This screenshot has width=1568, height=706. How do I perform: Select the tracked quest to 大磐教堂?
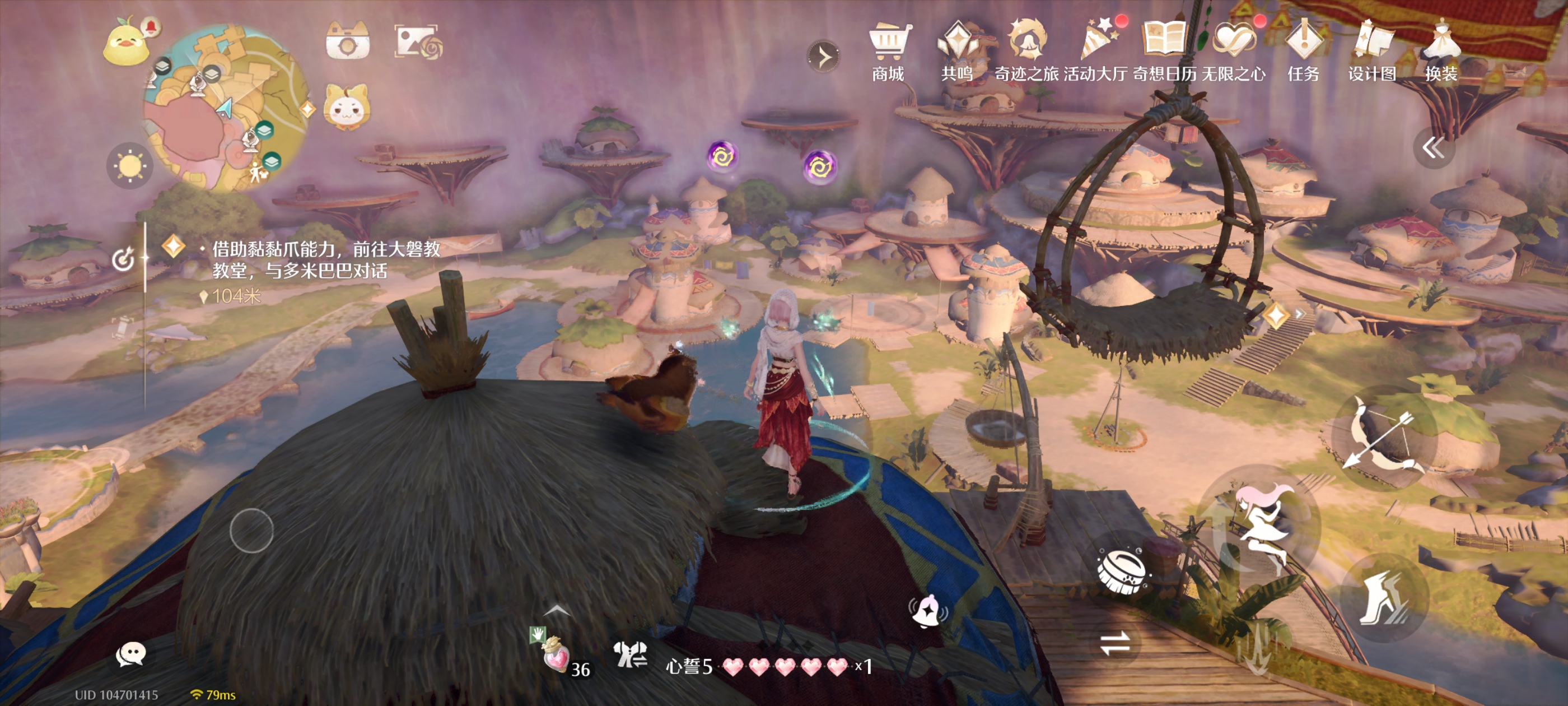click(x=326, y=259)
